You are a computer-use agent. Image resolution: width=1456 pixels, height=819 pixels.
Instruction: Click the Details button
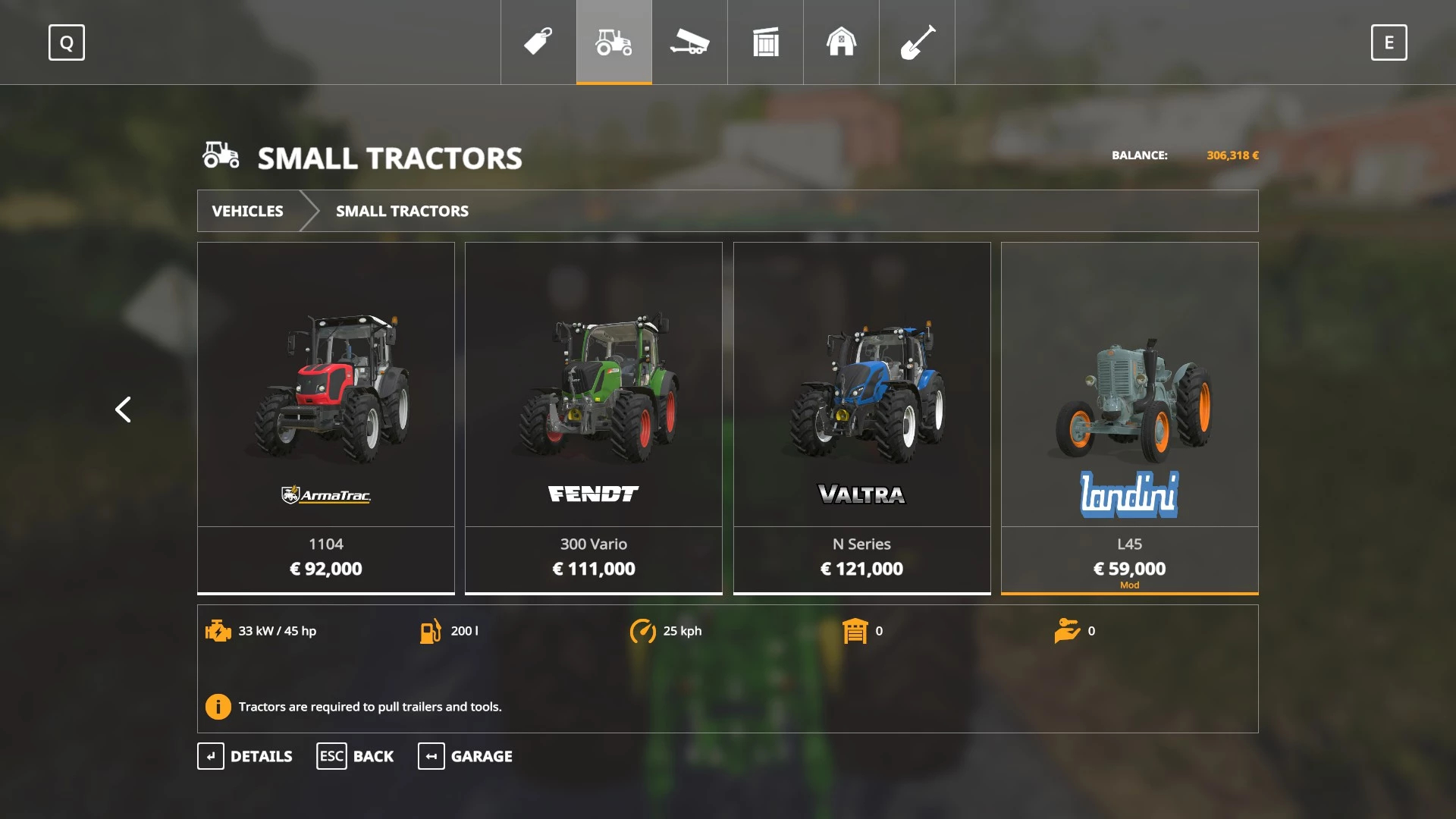click(x=245, y=756)
